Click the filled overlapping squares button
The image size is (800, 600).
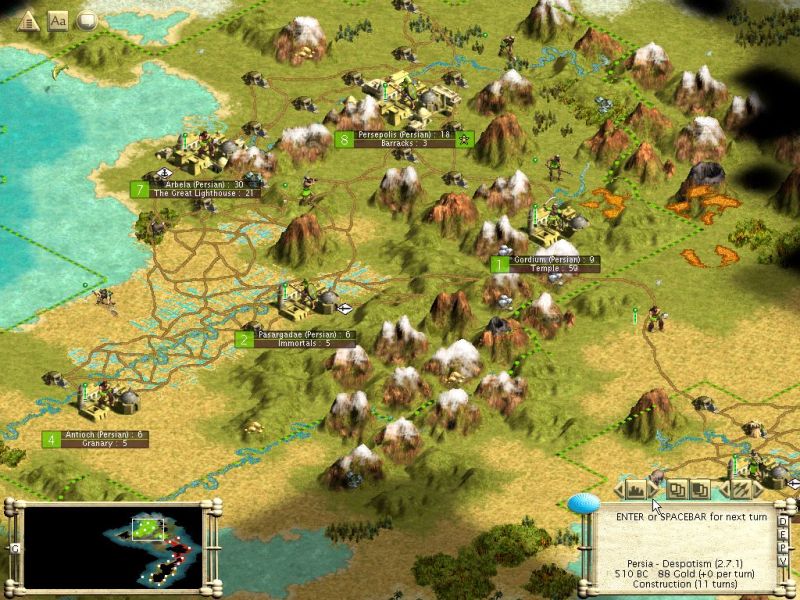coord(700,489)
